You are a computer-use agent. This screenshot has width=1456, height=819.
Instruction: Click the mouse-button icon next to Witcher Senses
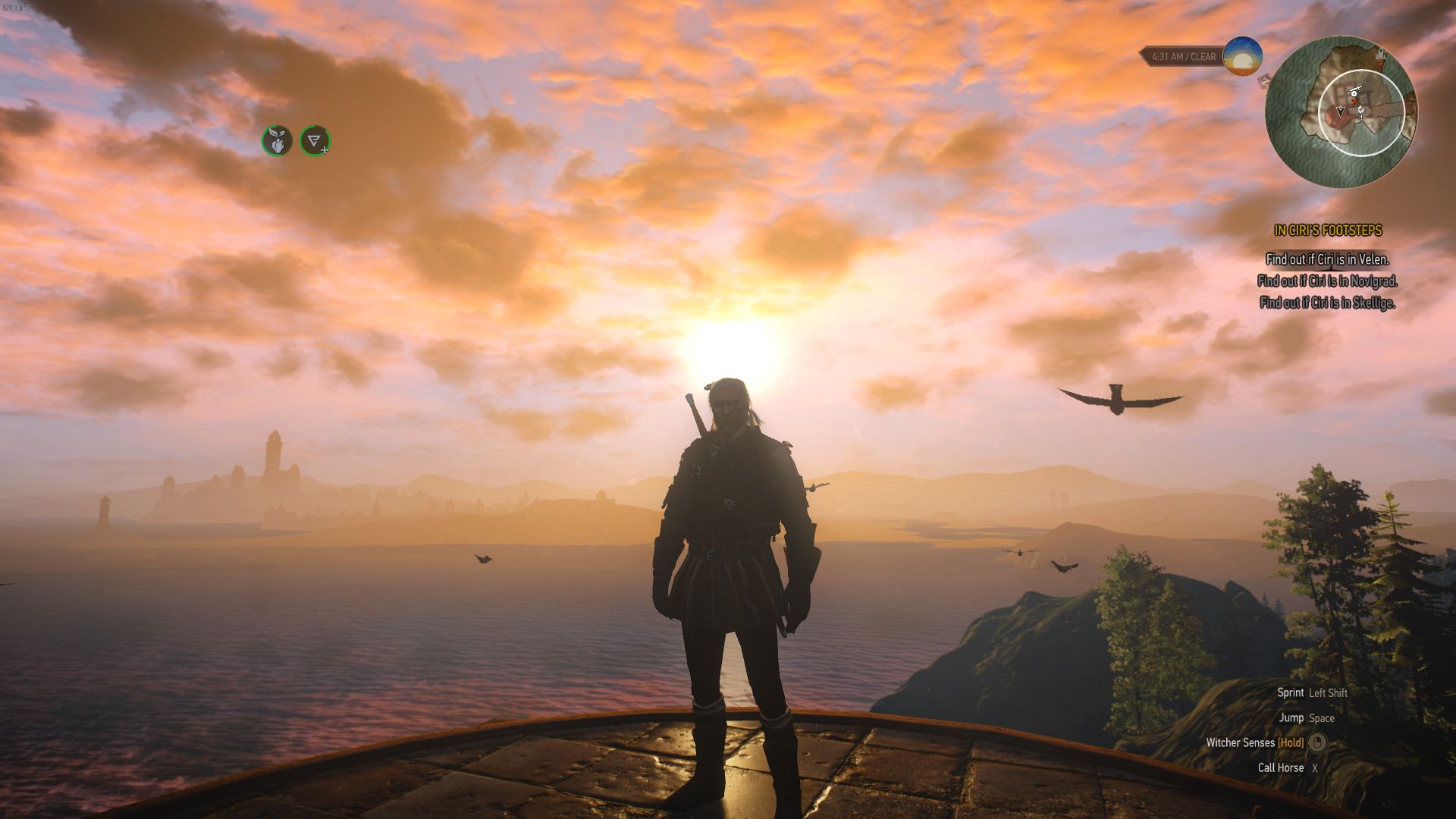tap(1318, 743)
